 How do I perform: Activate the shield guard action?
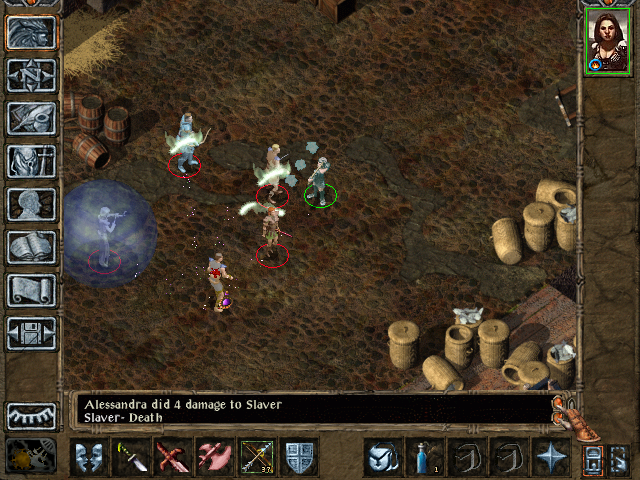[299, 457]
